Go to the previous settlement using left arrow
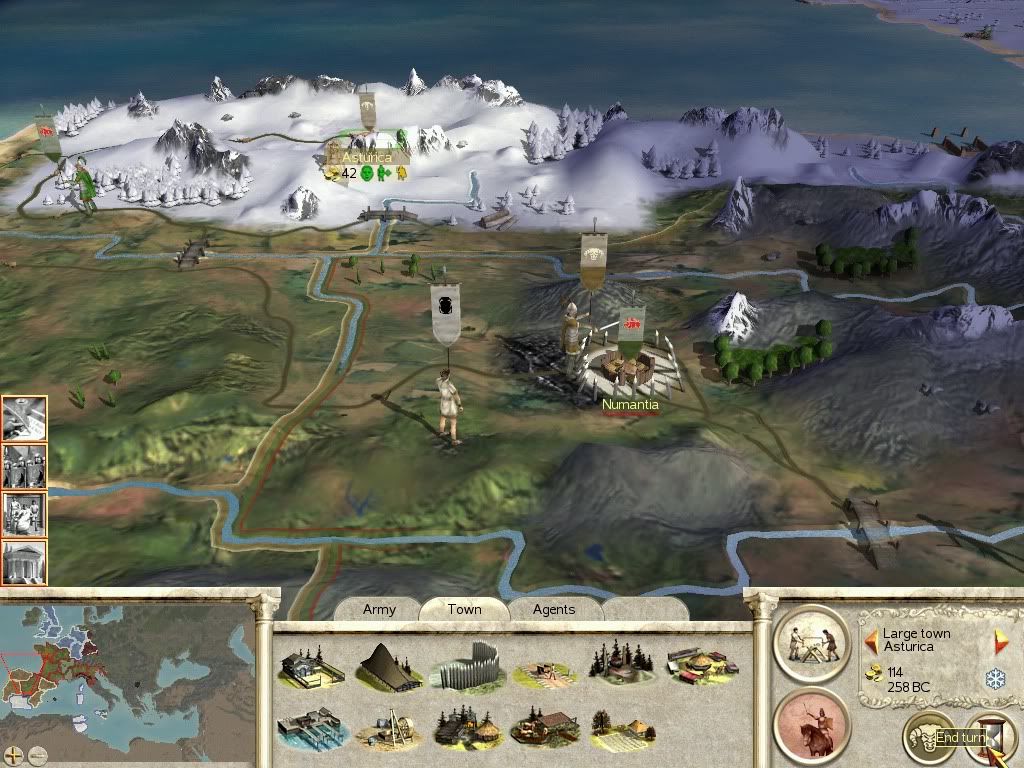This screenshot has width=1024, height=768. click(871, 640)
